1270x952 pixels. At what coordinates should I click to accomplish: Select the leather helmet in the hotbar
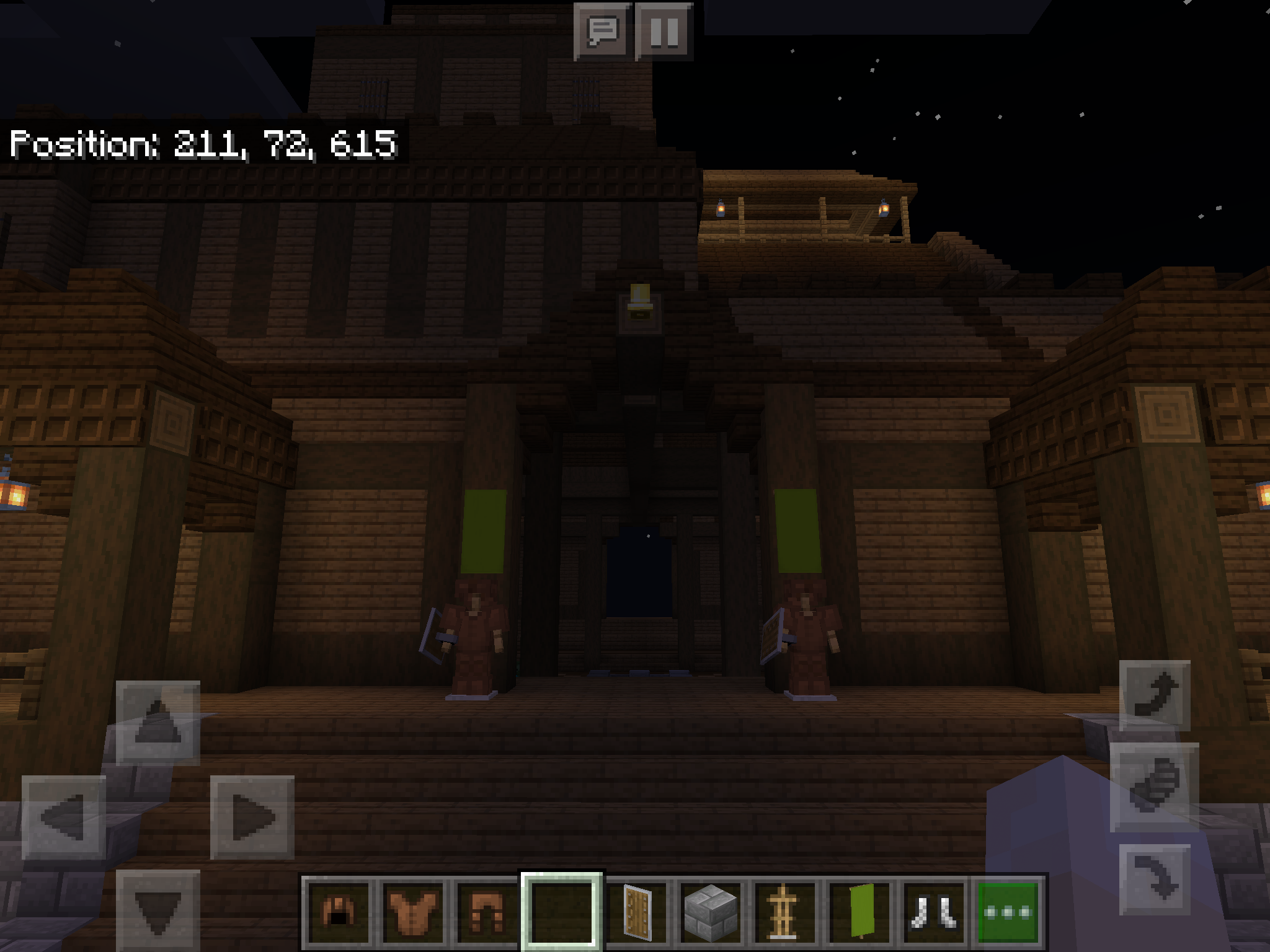338,911
